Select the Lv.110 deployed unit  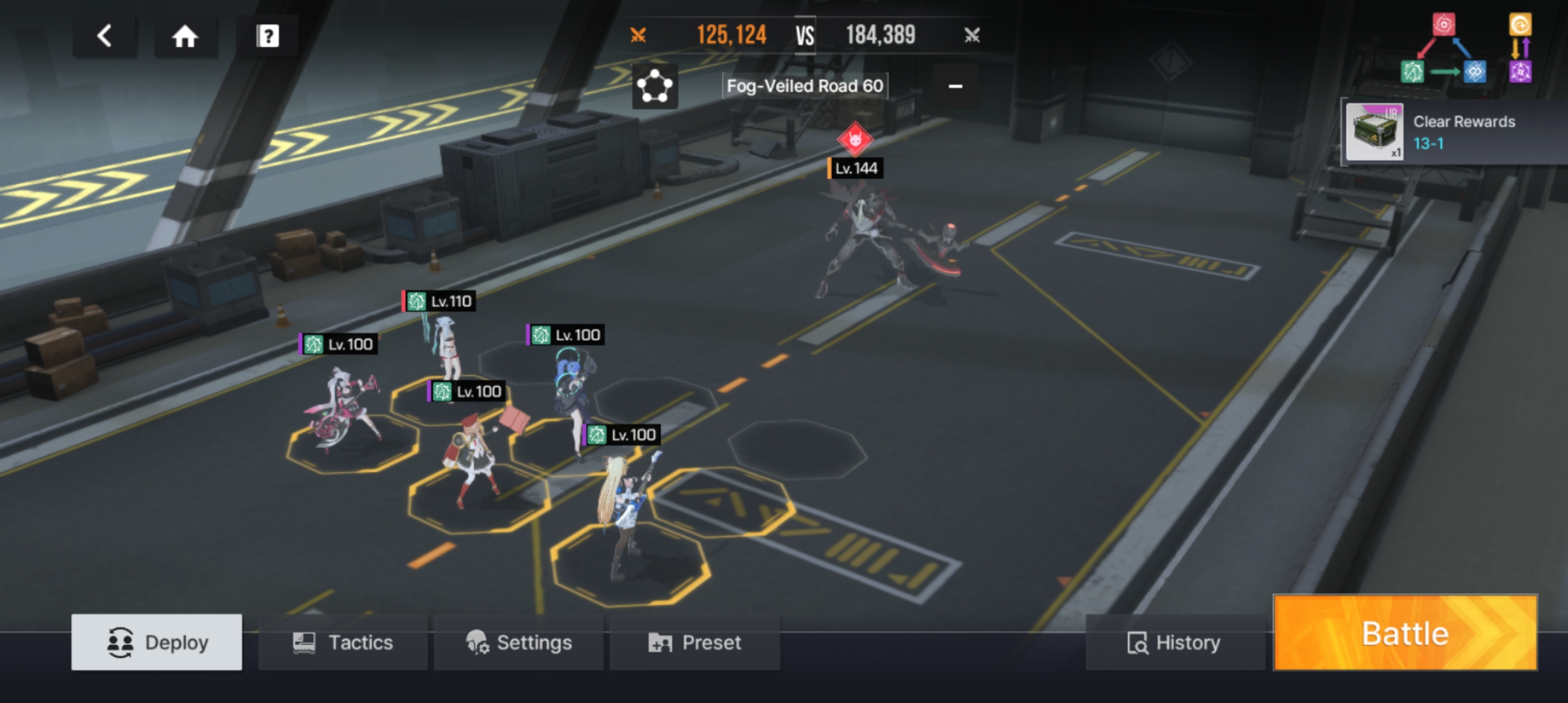445,345
